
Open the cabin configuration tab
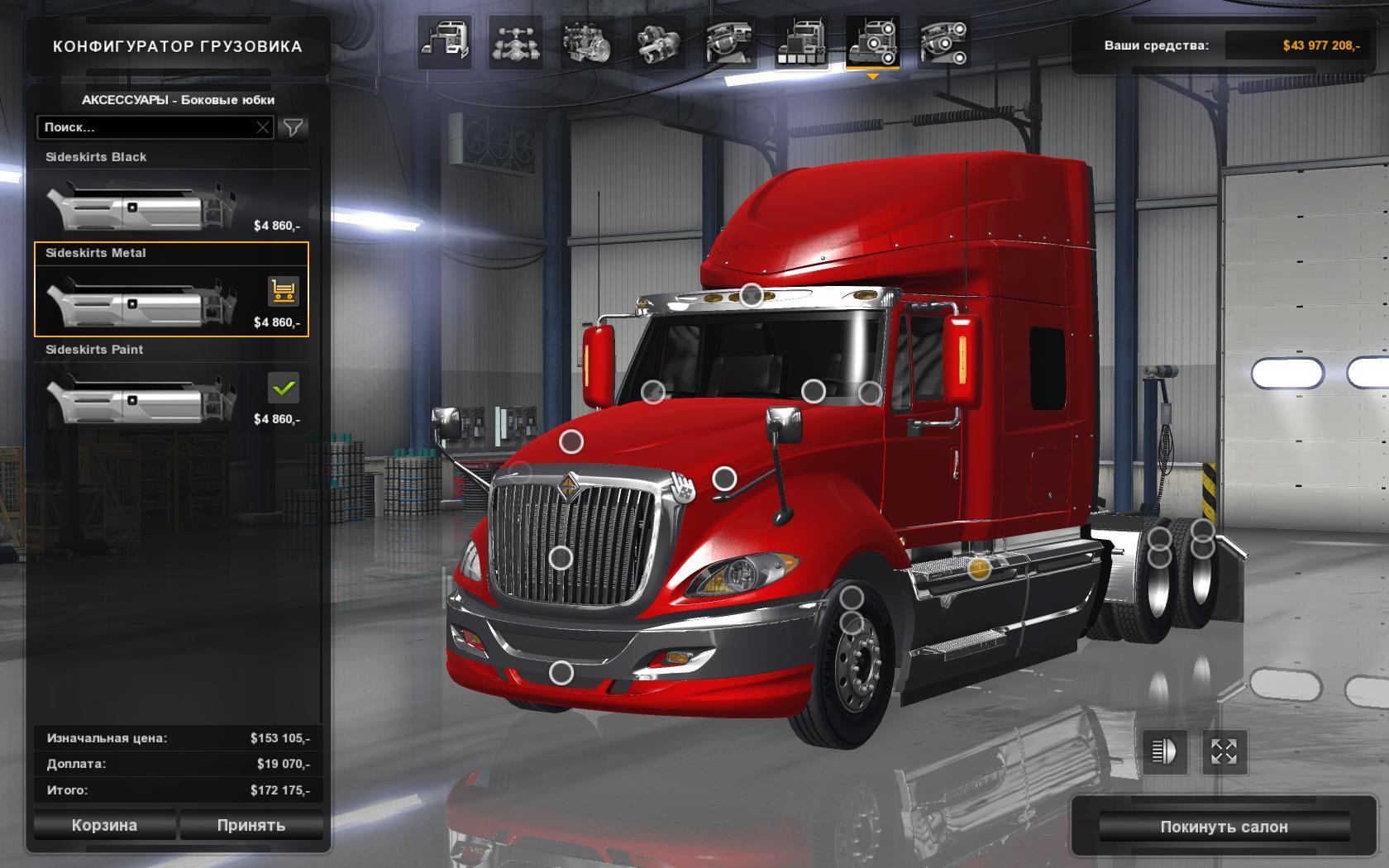pos(445,42)
